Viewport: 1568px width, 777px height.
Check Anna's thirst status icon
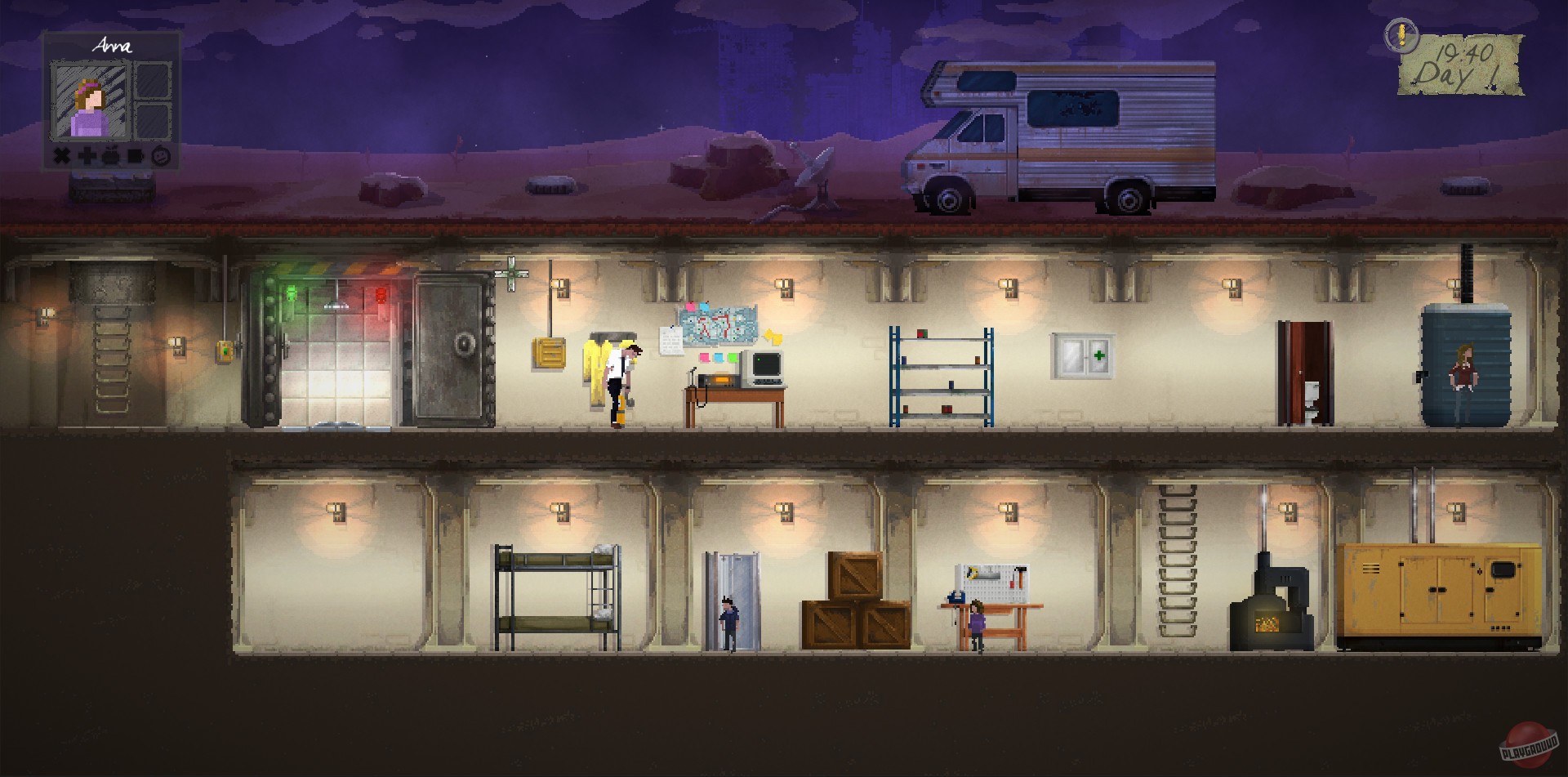click(x=134, y=157)
